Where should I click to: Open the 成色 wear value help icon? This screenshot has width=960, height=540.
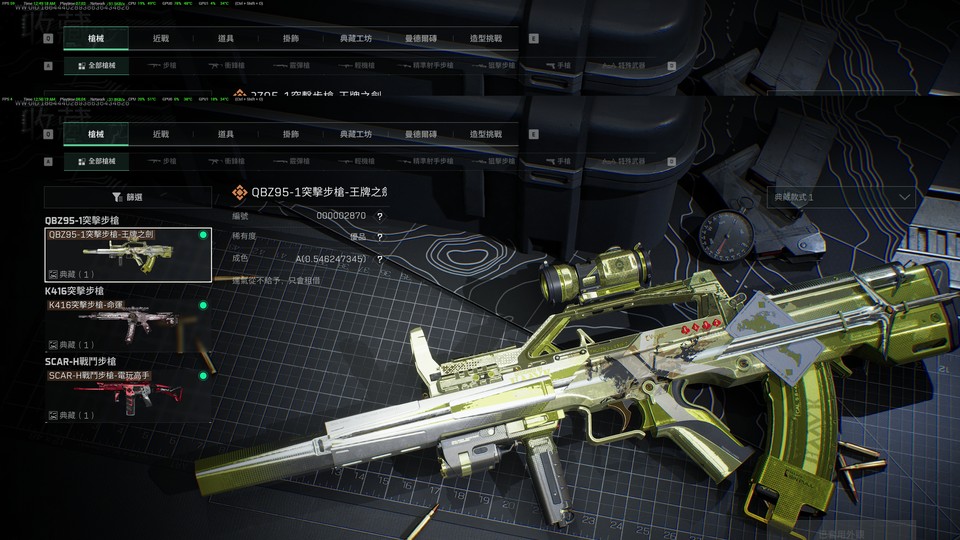tap(380, 259)
